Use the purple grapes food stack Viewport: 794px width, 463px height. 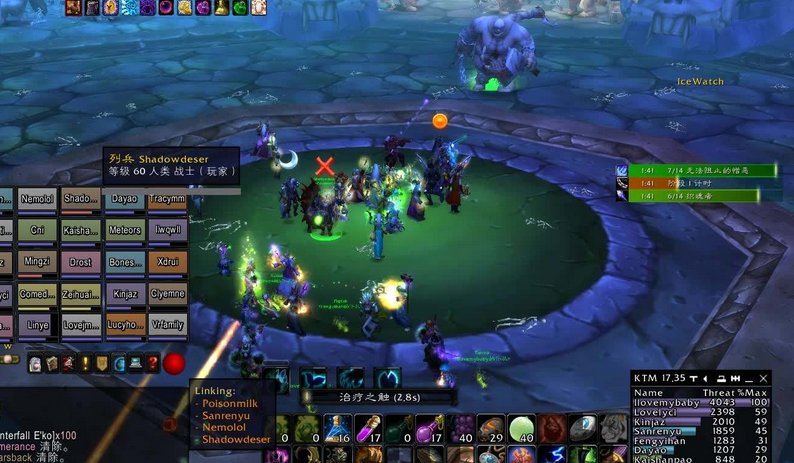460,429
